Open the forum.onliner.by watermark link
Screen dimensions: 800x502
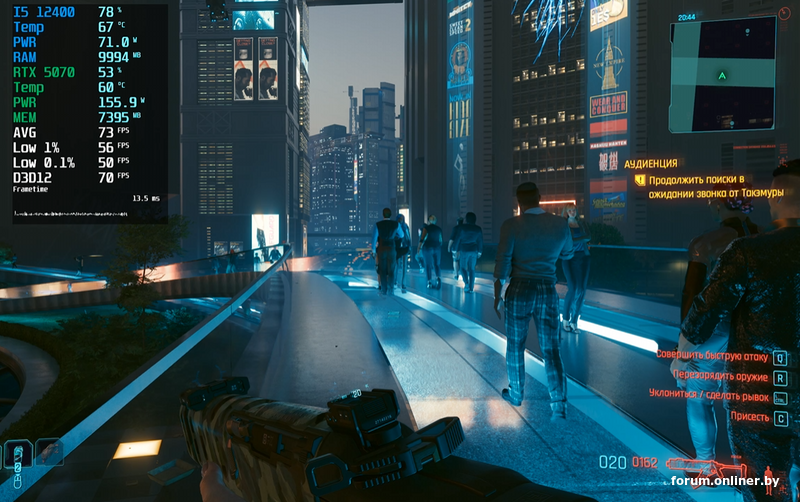725,482
